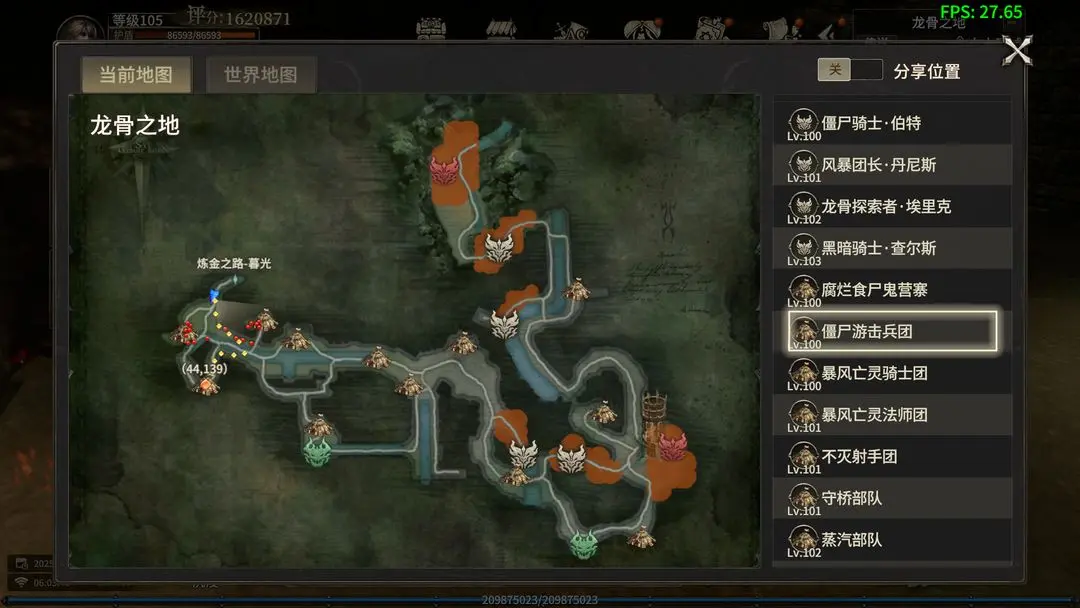Screen dimensions: 1080x608
Task: Select the 守桥部队 row
Action: [892, 498]
